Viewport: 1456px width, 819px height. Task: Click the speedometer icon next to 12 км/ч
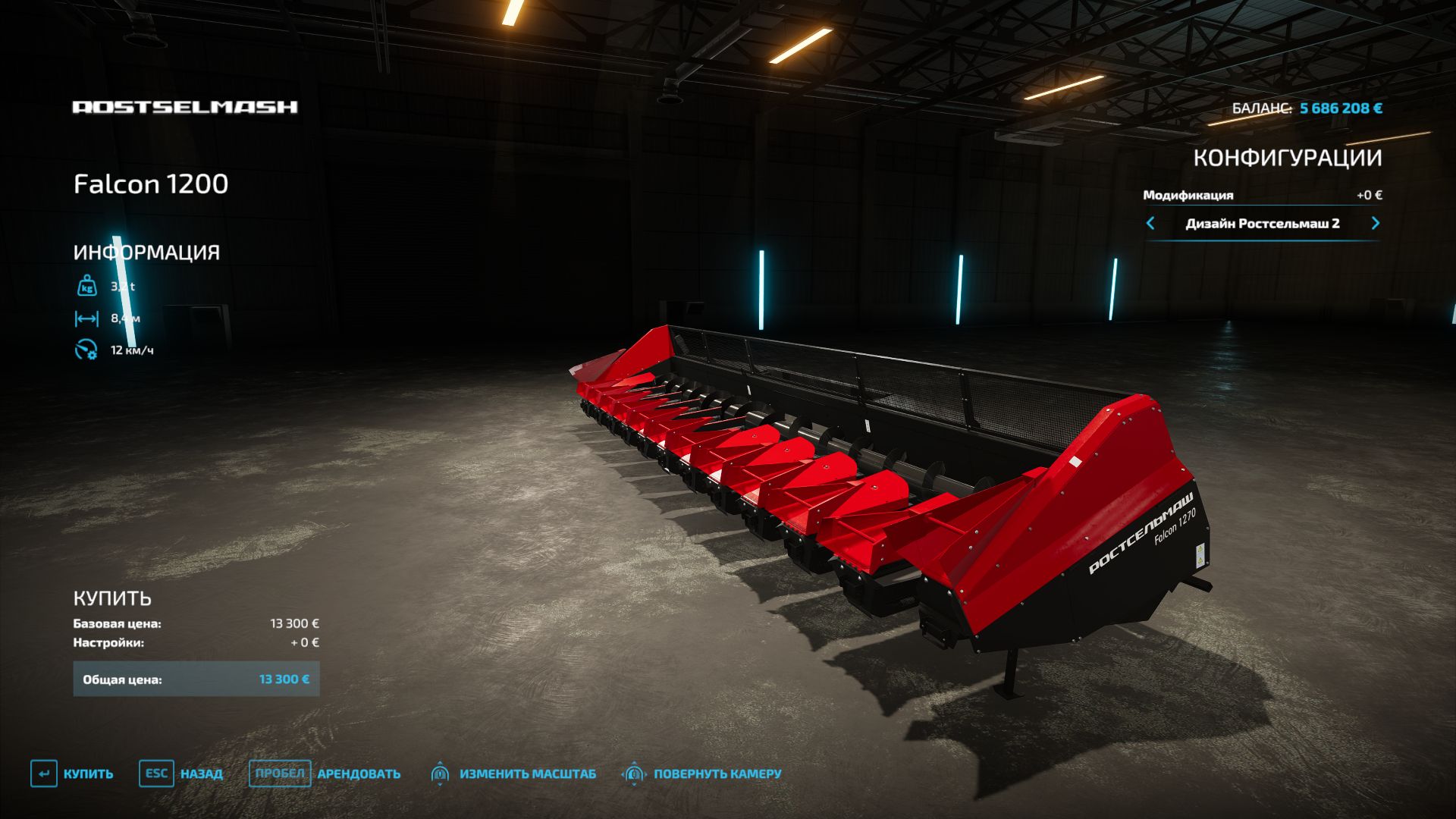(86, 350)
